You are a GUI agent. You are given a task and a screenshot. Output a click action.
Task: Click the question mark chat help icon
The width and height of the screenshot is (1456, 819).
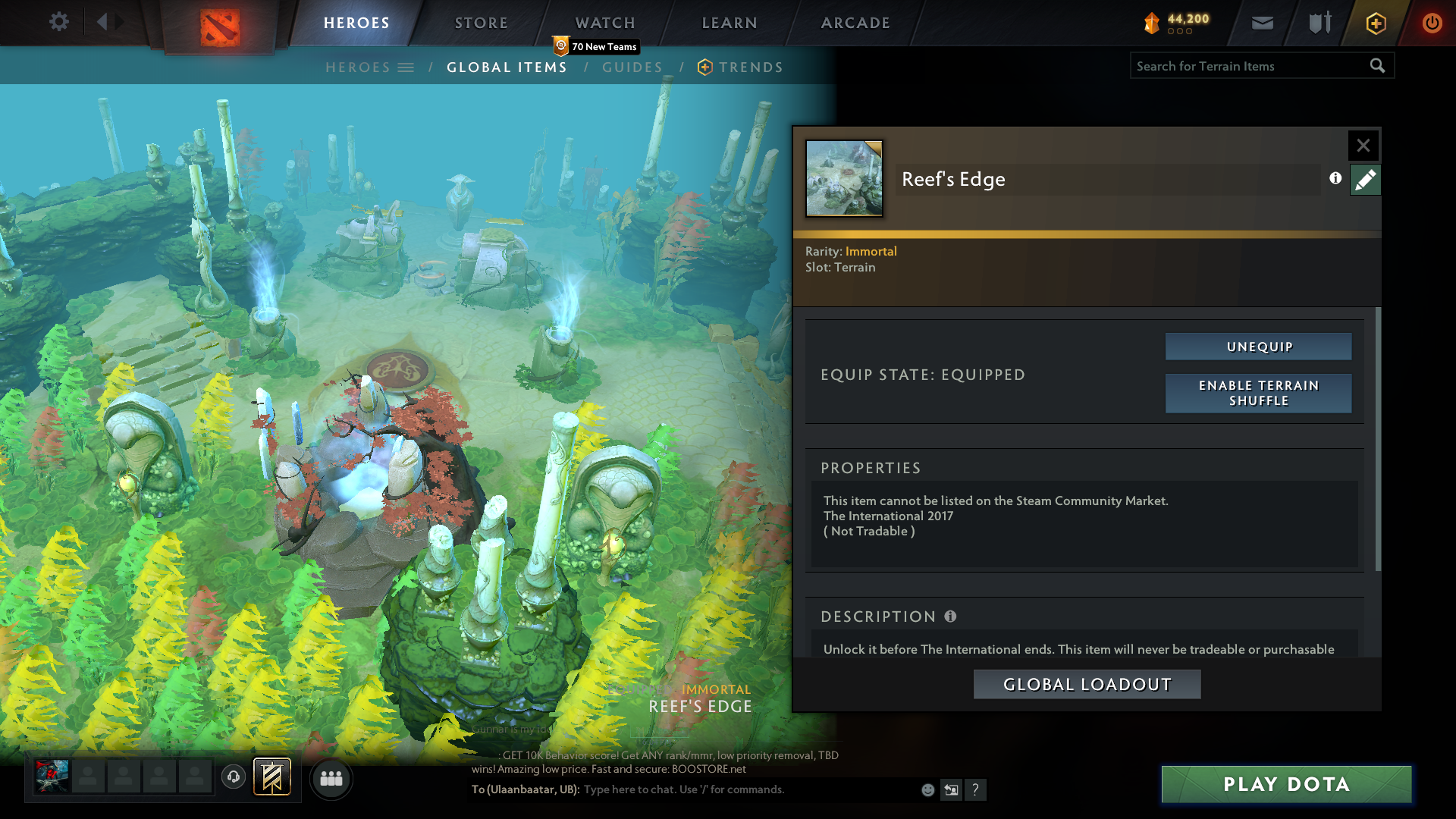point(976,790)
